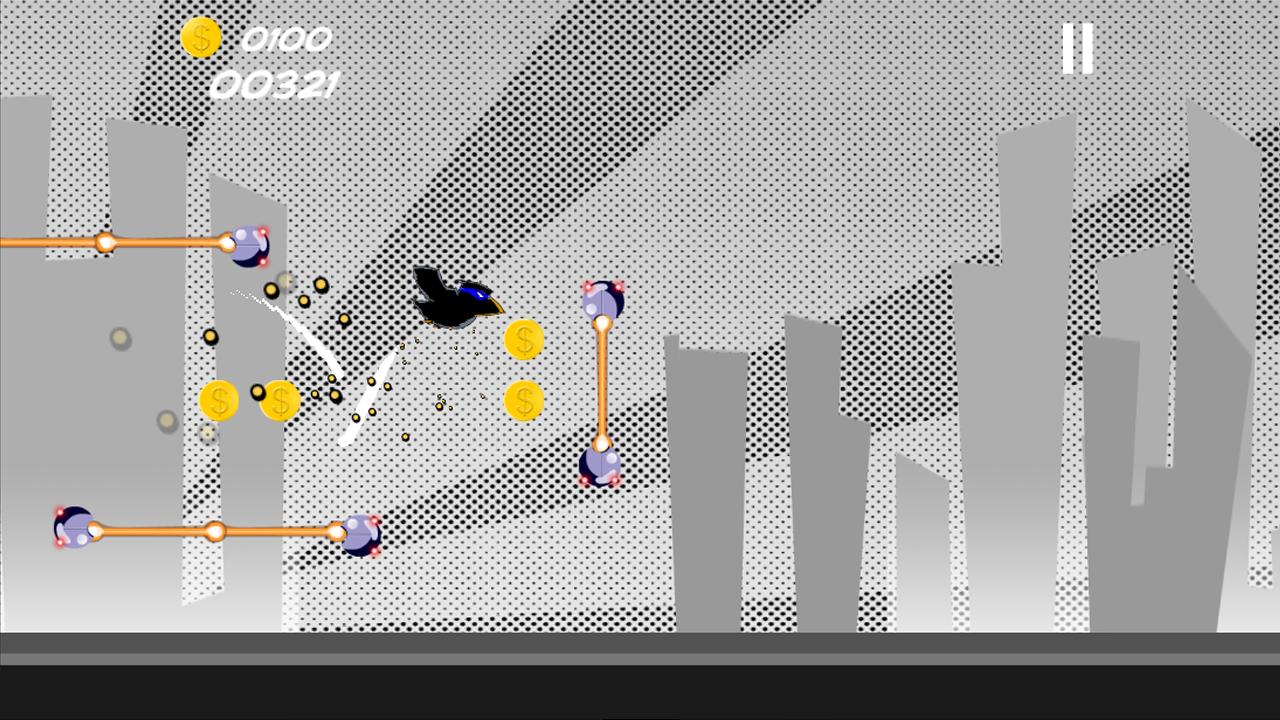Click the second dollar coin from the left
Viewport: 1280px width, 720px height.
281,400
